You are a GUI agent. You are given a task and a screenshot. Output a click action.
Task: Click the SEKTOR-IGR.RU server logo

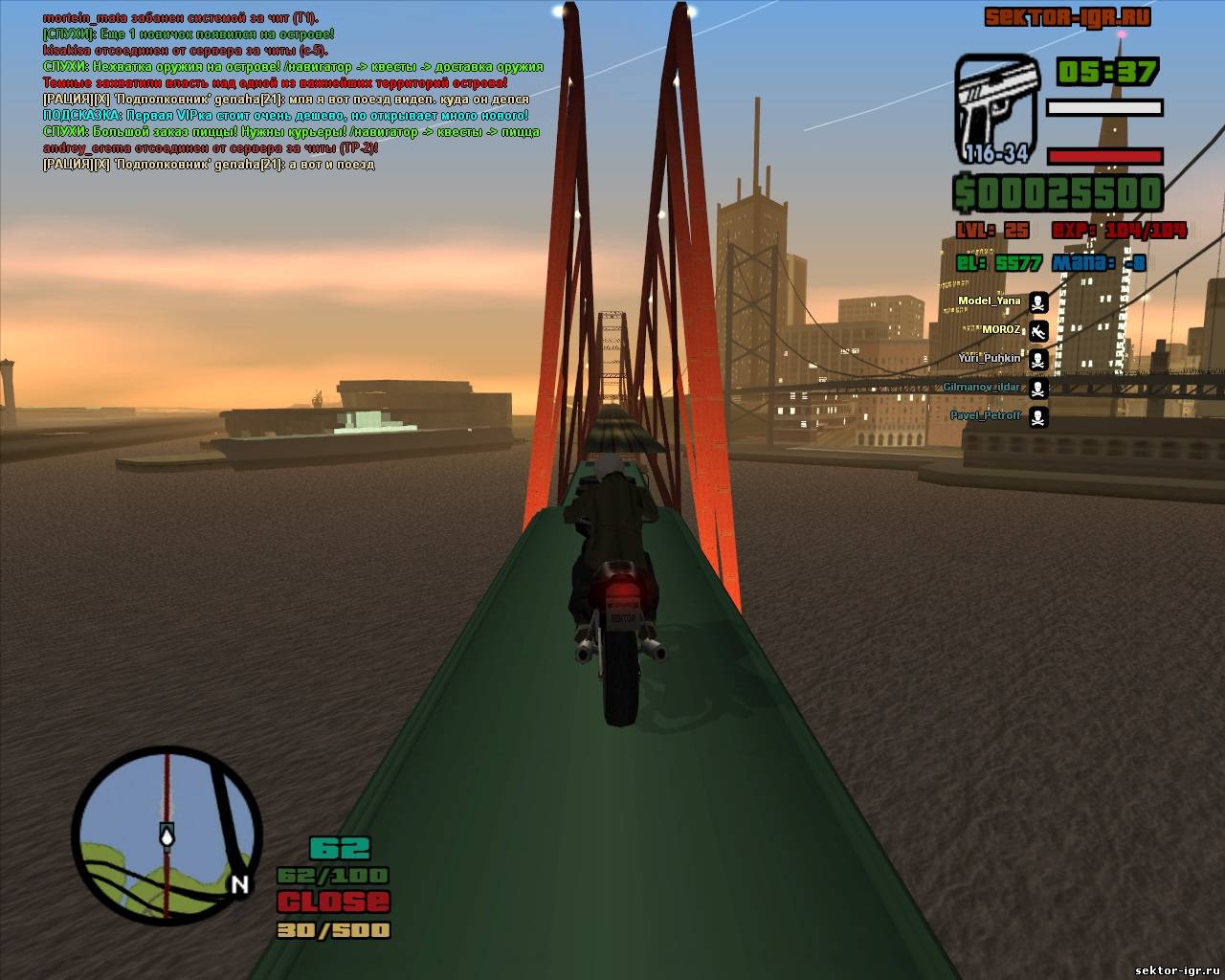(x=1066, y=17)
